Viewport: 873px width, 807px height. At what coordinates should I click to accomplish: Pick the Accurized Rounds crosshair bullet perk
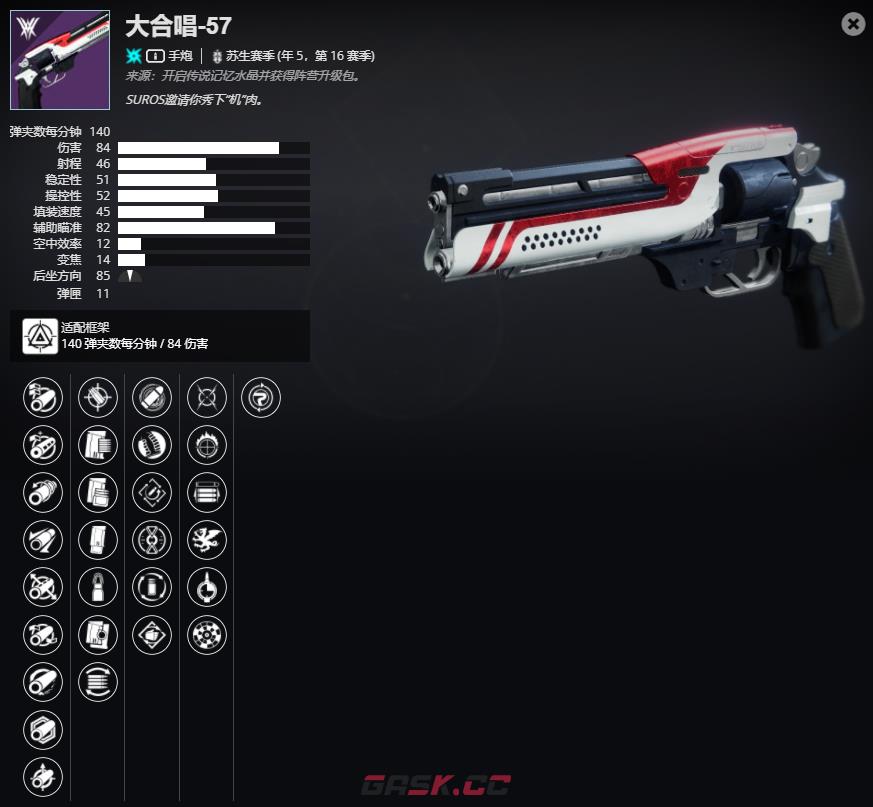97,398
